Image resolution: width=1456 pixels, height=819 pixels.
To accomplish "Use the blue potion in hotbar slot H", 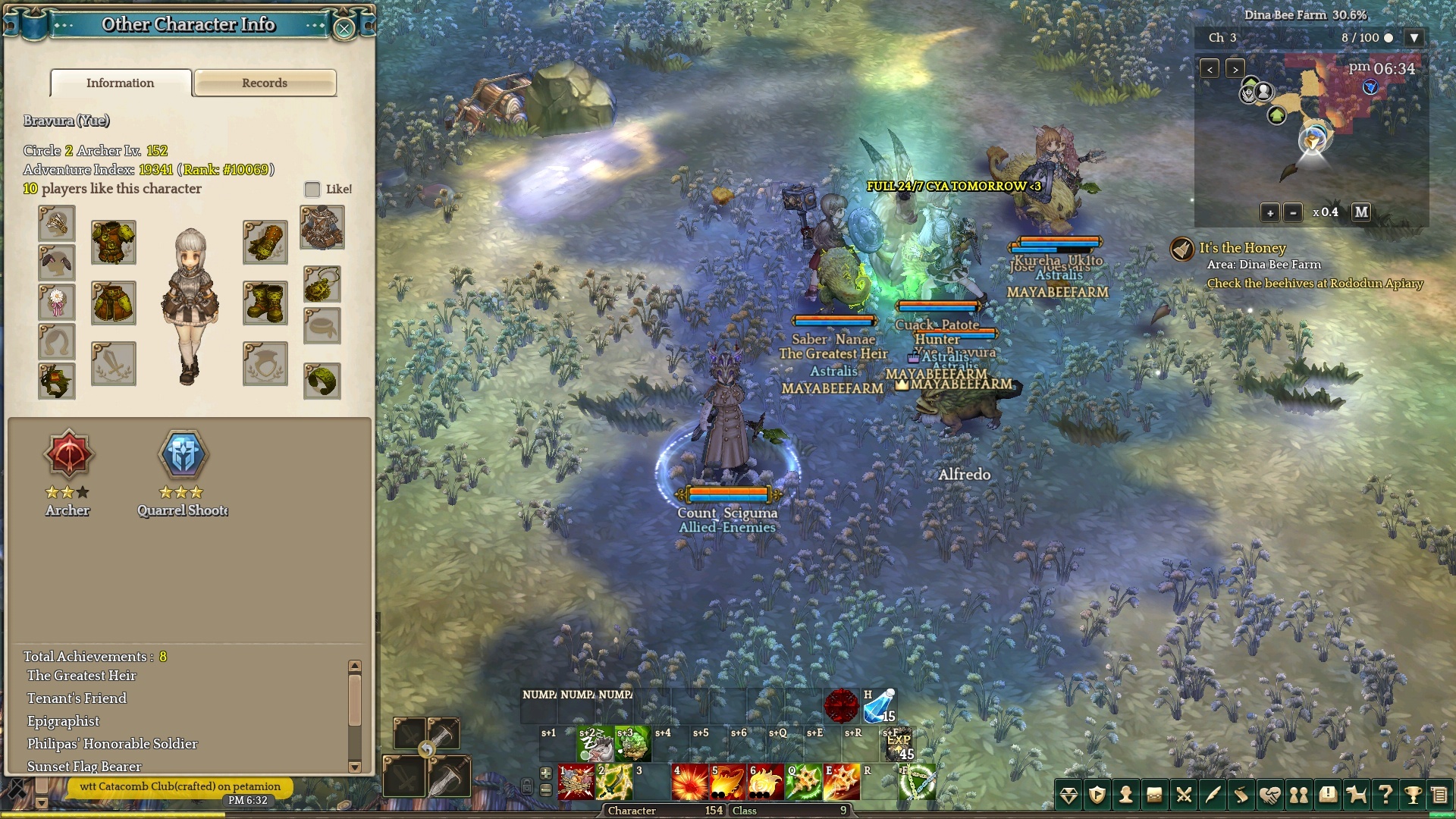I will [x=879, y=706].
